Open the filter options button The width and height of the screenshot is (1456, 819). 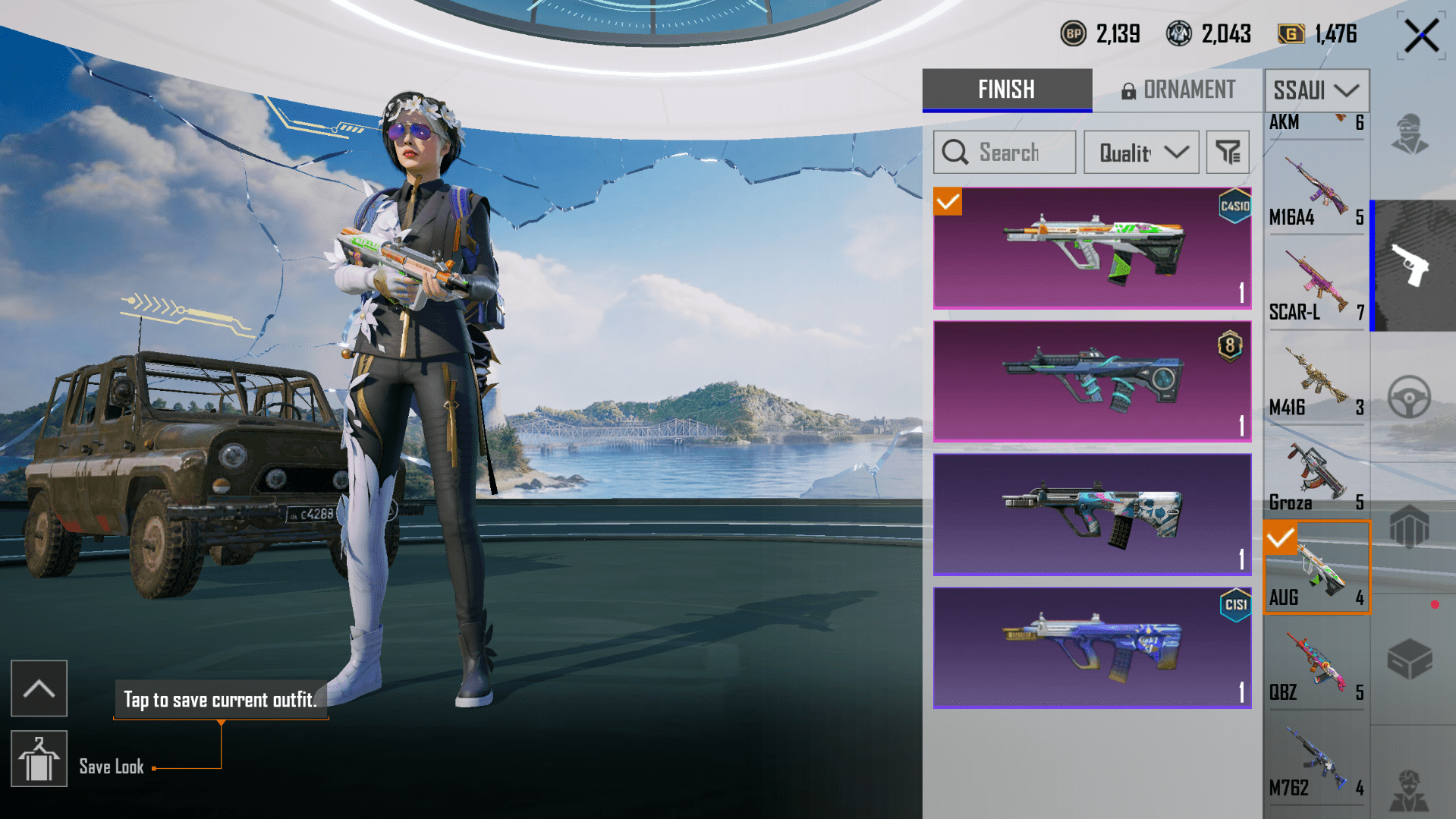[x=1227, y=153]
